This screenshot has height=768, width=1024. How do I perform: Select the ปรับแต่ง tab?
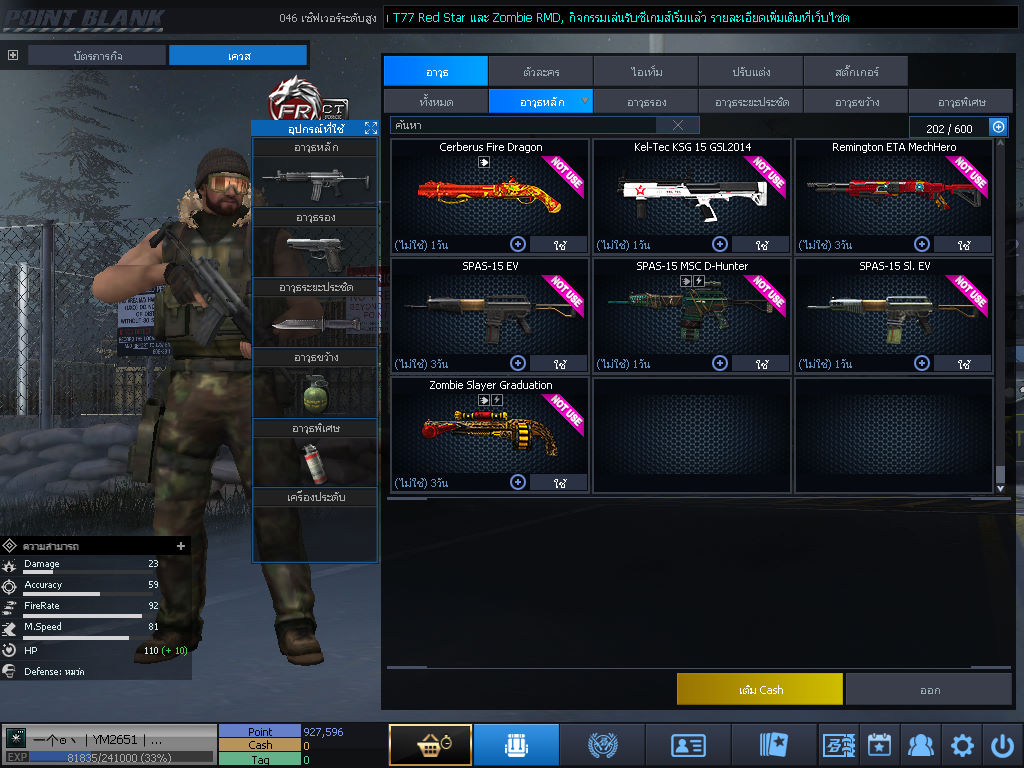click(751, 71)
